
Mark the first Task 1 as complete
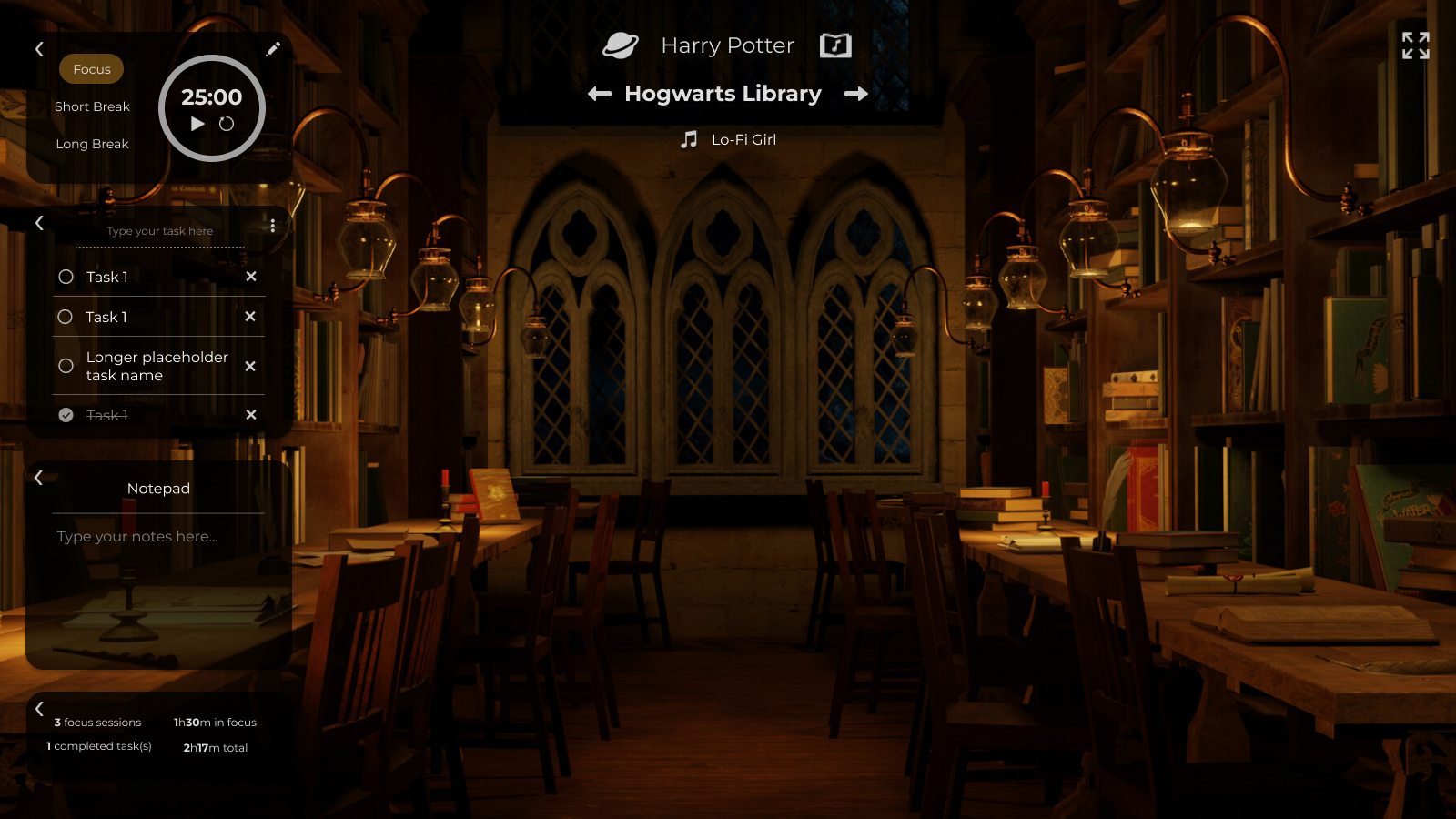pos(65,277)
